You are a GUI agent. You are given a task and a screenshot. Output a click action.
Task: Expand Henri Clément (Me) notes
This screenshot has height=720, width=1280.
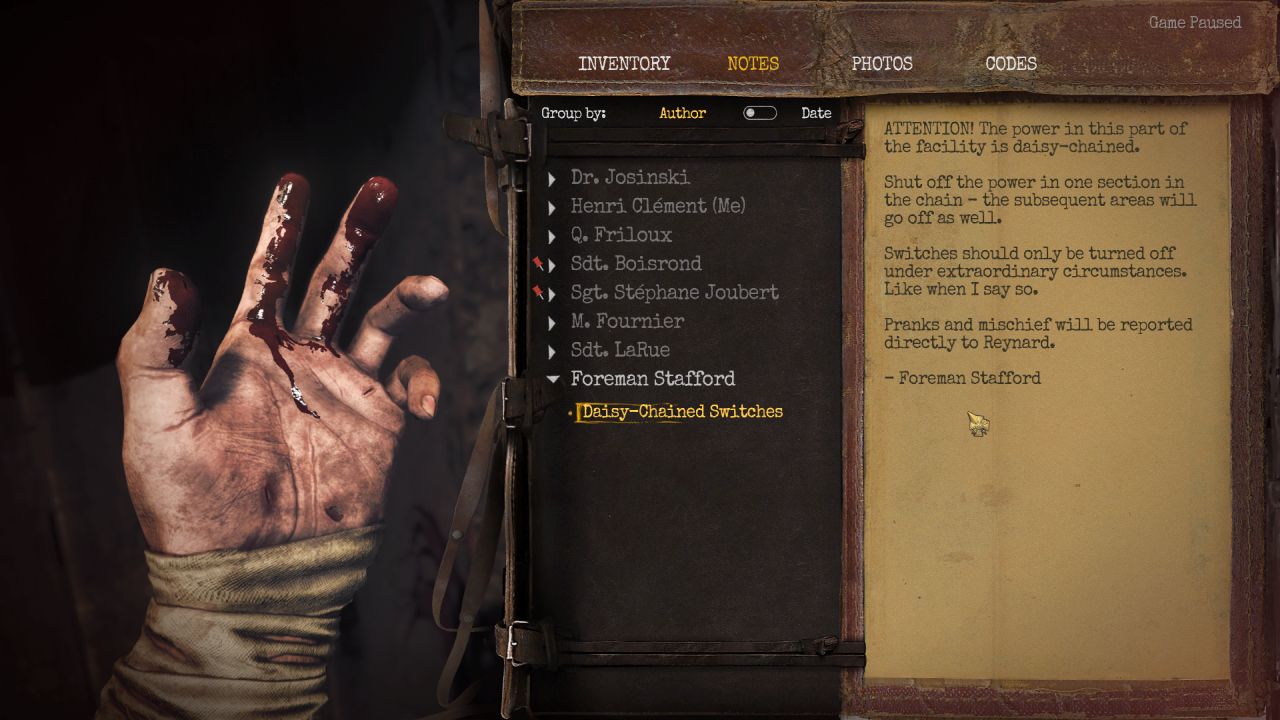tap(658, 206)
